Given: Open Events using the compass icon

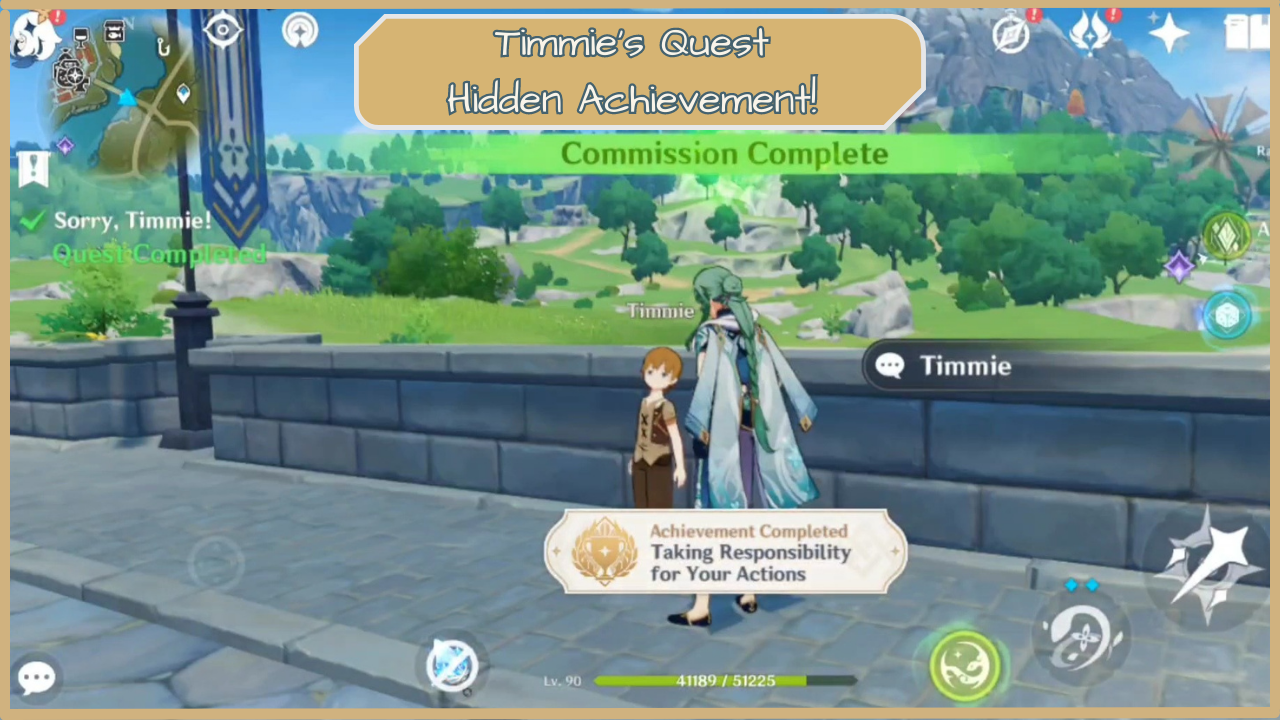Looking at the screenshot, I should (1010, 35).
